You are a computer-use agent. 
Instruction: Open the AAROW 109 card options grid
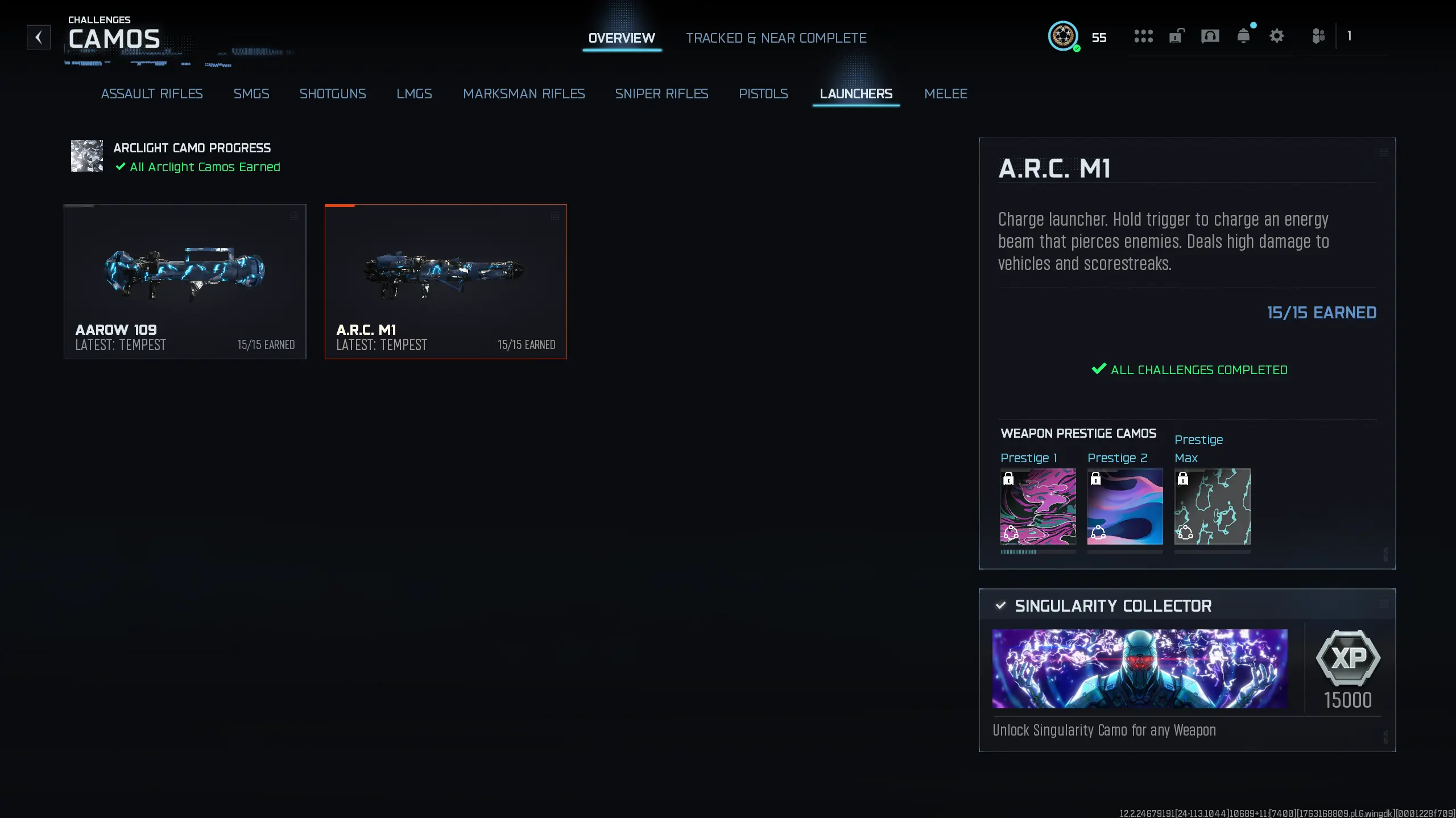pyautogui.click(x=295, y=216)
